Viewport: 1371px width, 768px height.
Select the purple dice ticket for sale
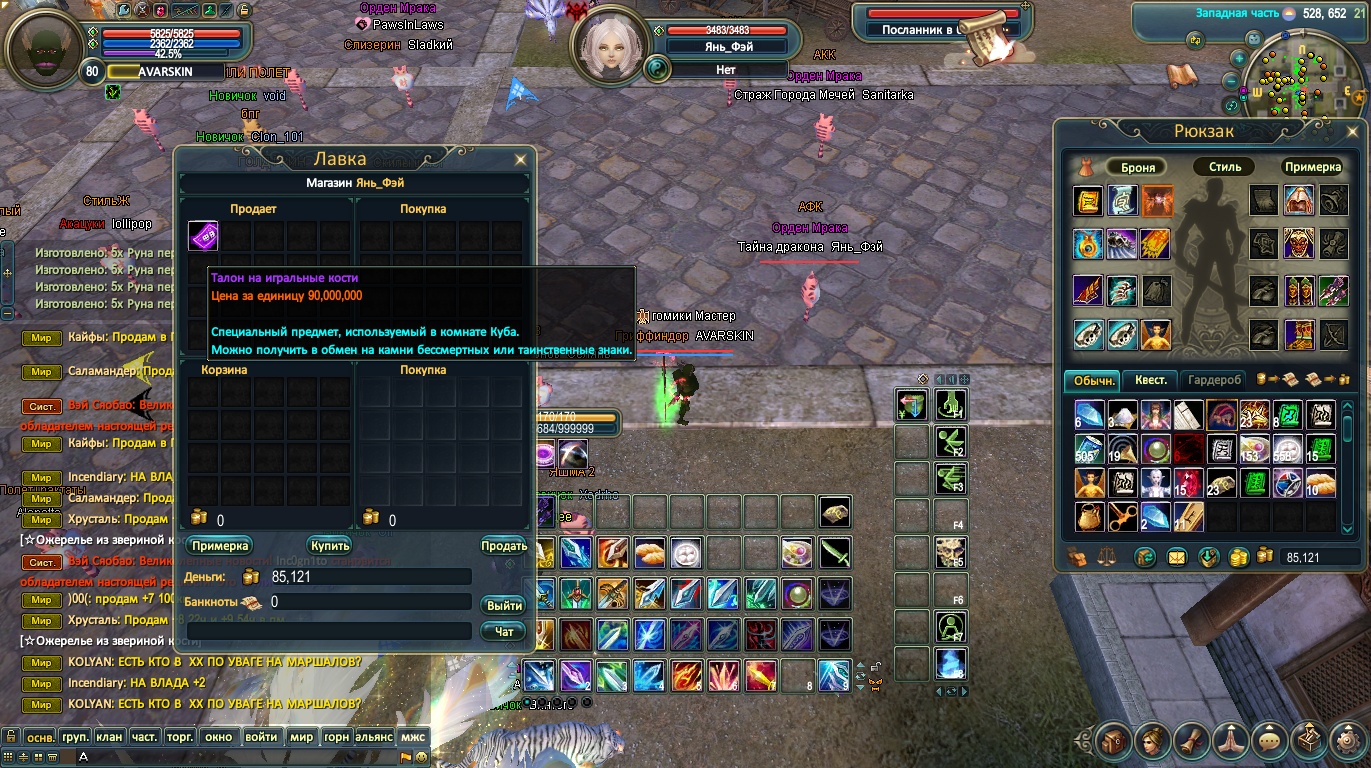(x=203, y=236)
